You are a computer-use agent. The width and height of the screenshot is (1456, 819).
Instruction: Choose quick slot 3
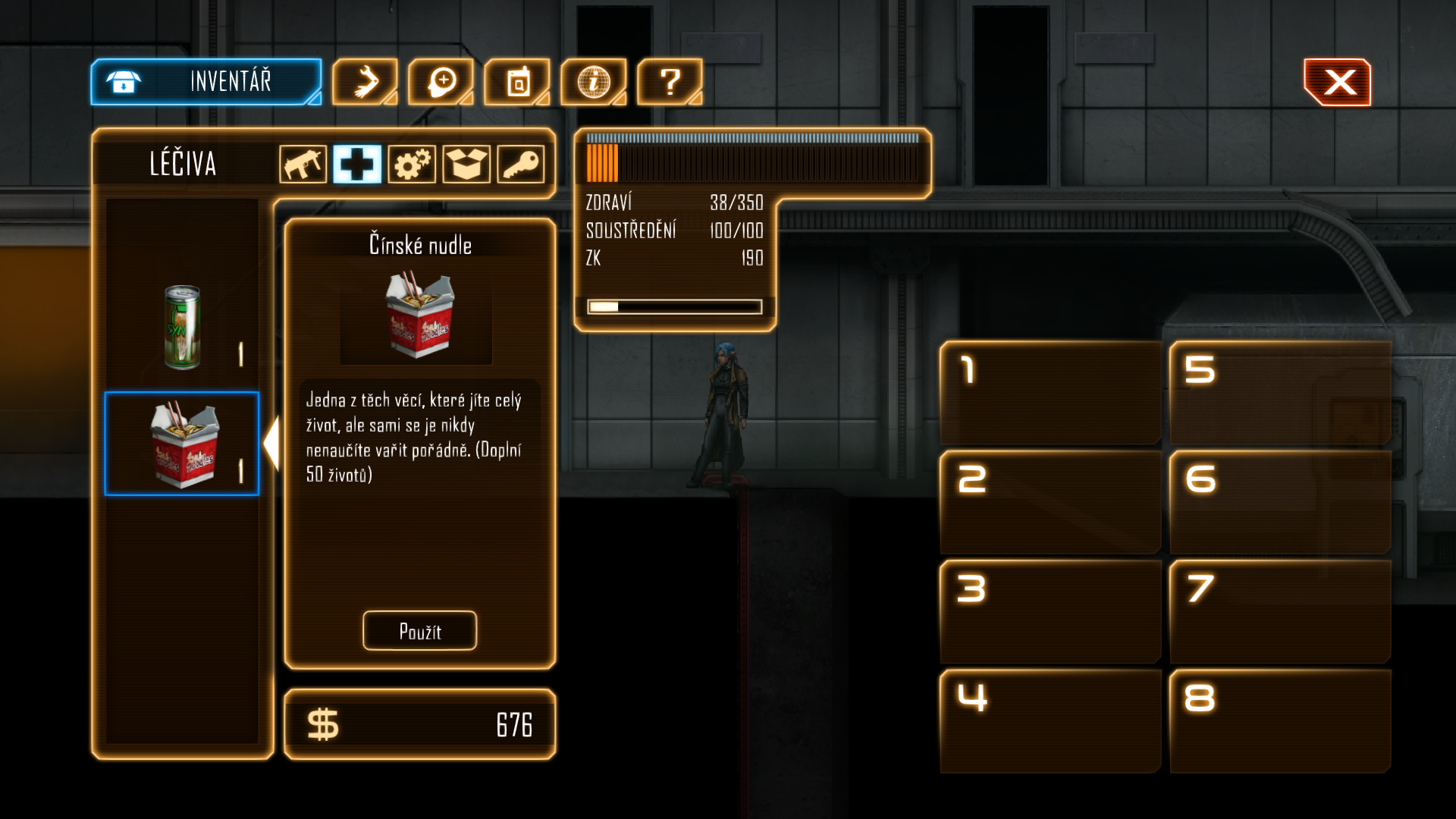coord(1050,611)
